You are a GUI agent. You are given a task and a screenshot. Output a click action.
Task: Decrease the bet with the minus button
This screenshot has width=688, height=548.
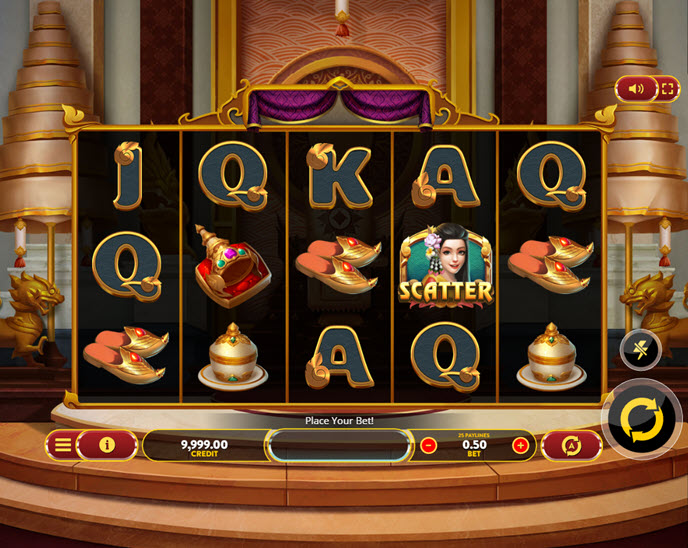429,445
